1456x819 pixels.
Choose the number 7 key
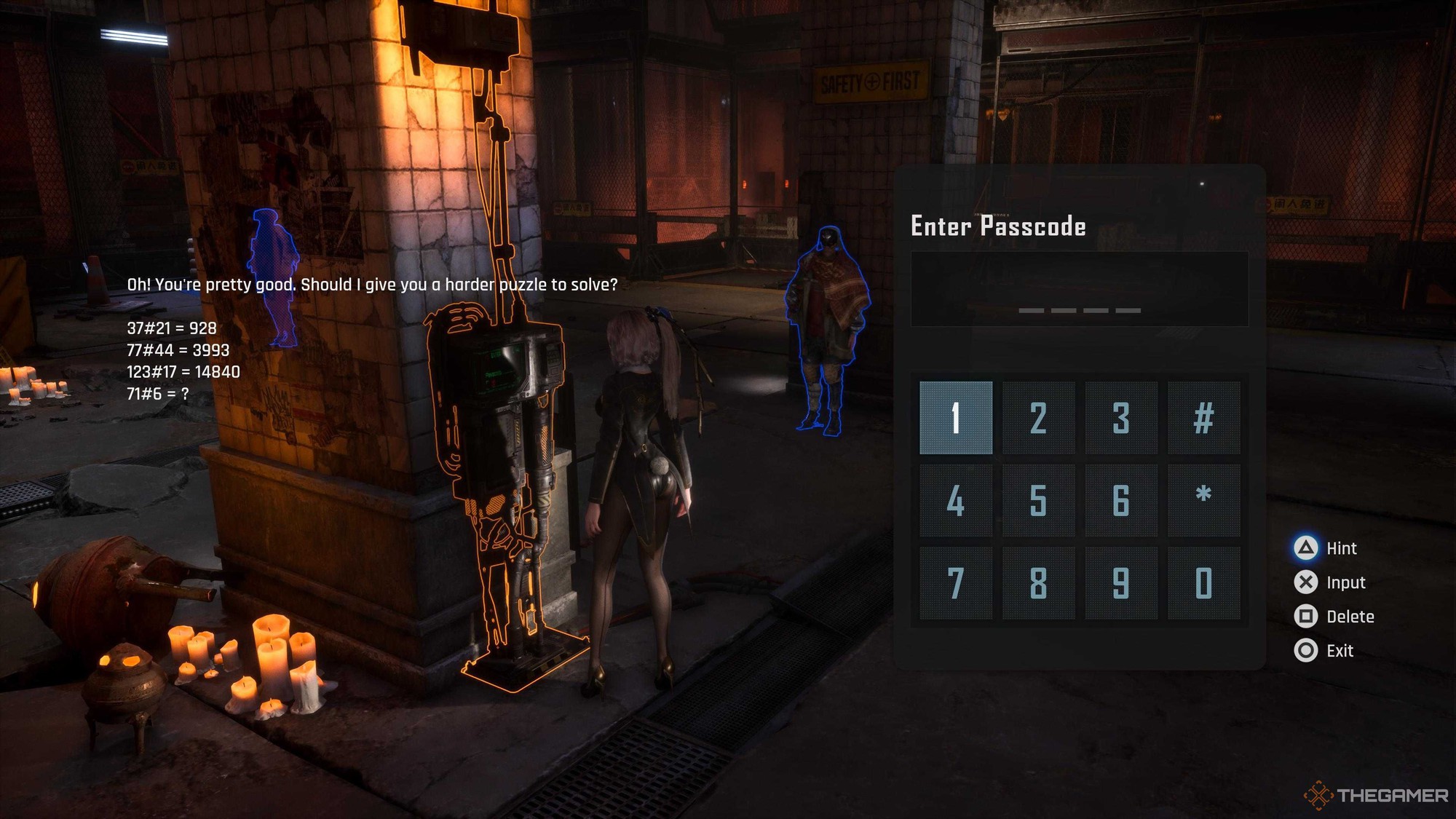(955, 583)
